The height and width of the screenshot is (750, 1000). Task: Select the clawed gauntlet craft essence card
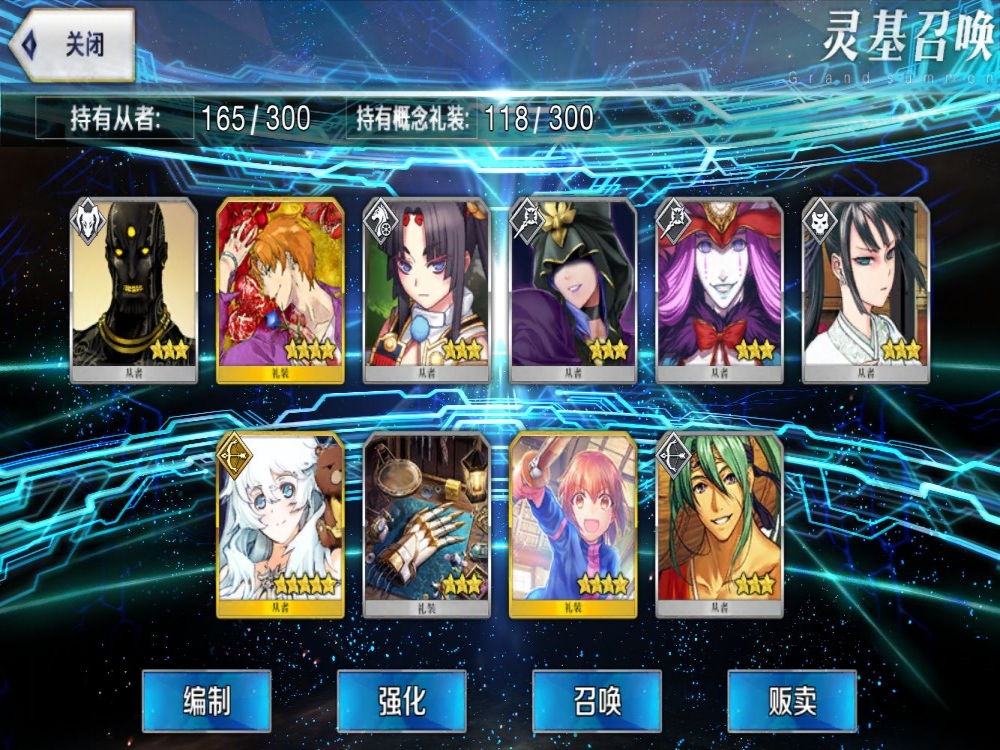tap(427, 524)
